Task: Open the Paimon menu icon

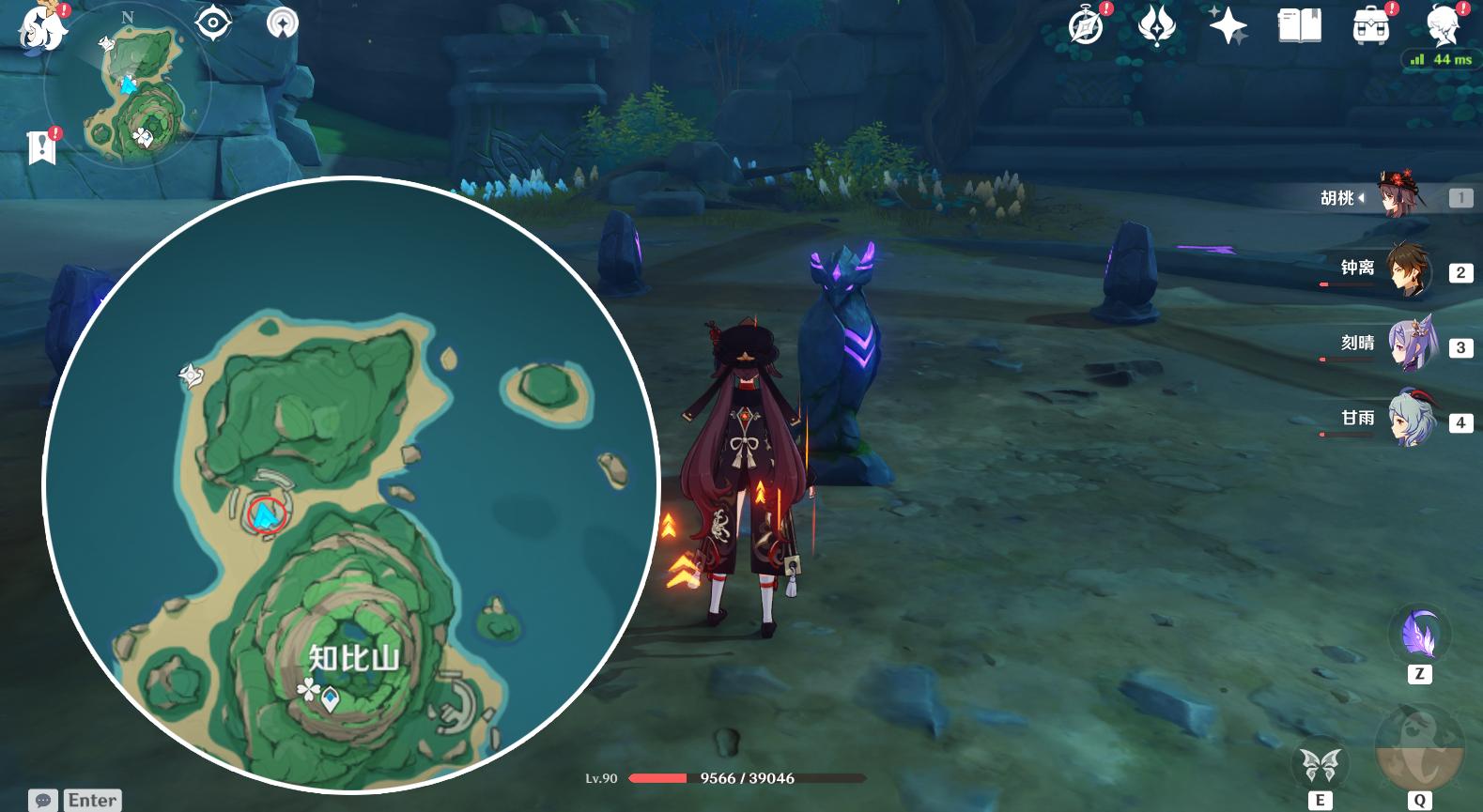Action: pyautogui.click(x=41, y=26)
